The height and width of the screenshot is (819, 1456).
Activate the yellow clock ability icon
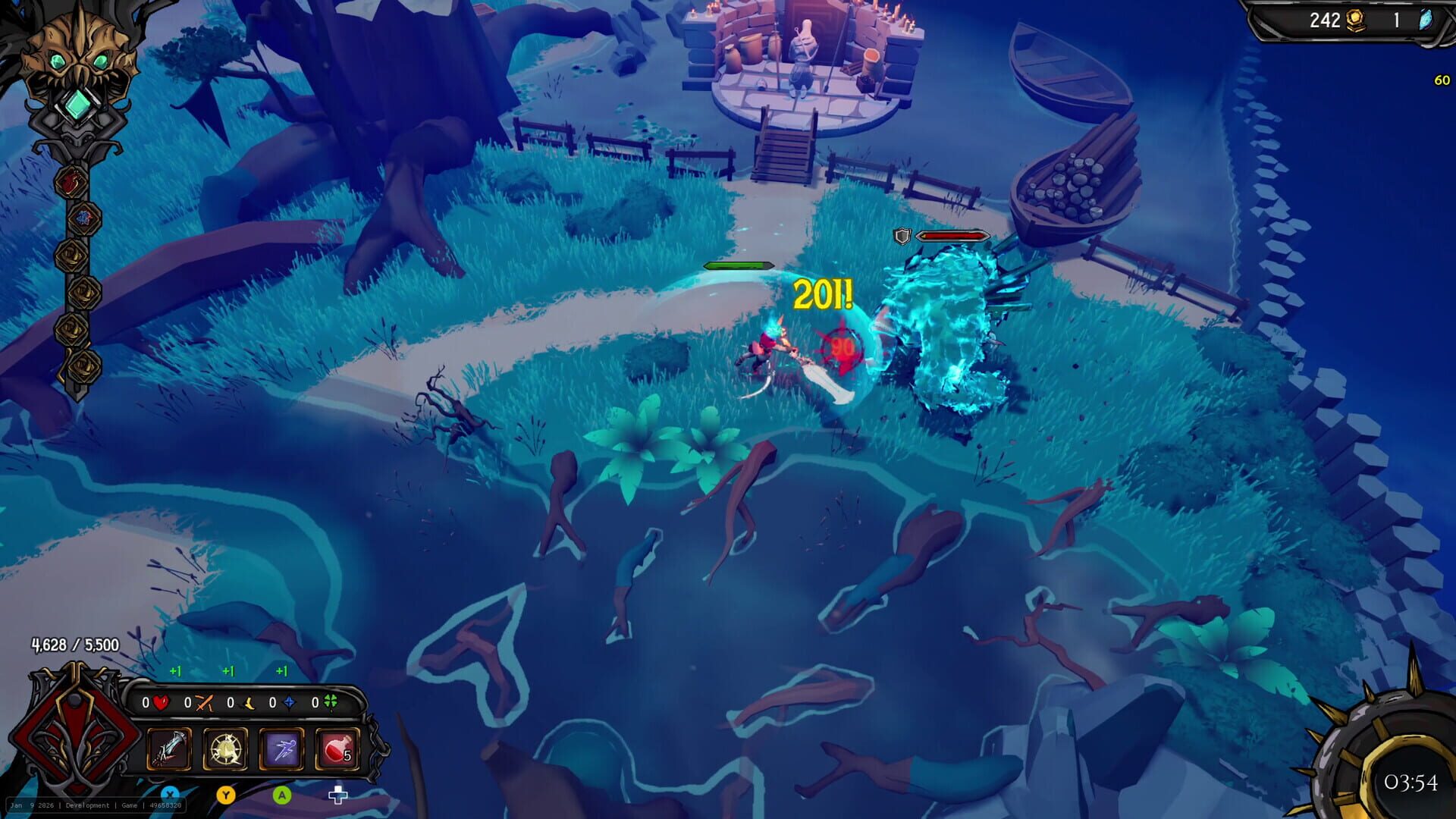pyautogui.click(x=225, y=749)
